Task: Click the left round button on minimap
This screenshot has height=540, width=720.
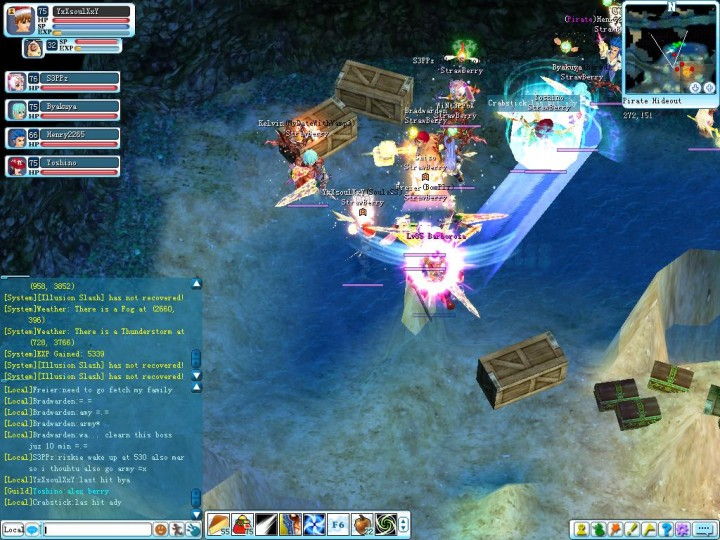Action: click(694, 88)
